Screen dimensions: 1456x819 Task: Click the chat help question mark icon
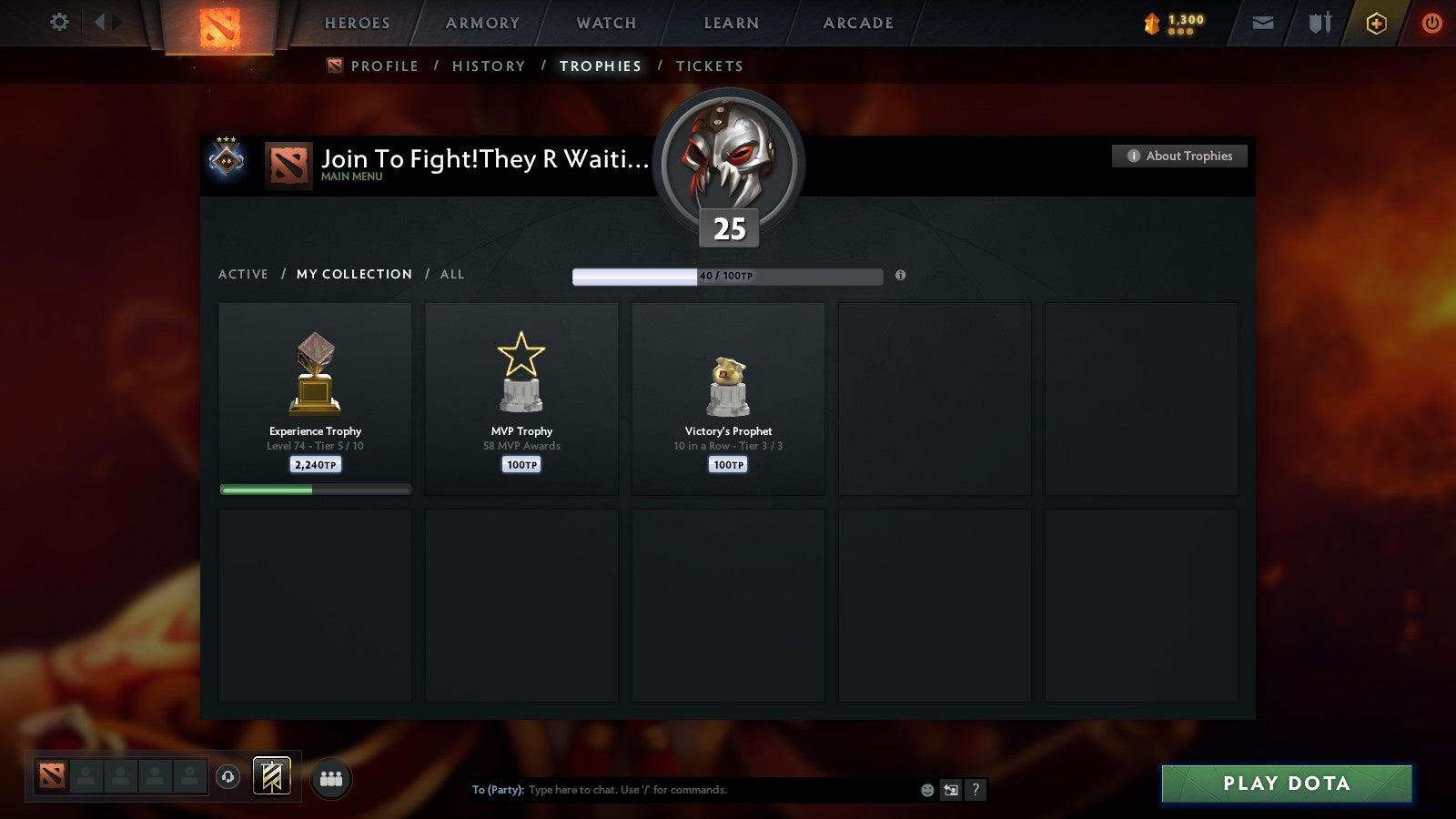(976, 791)
